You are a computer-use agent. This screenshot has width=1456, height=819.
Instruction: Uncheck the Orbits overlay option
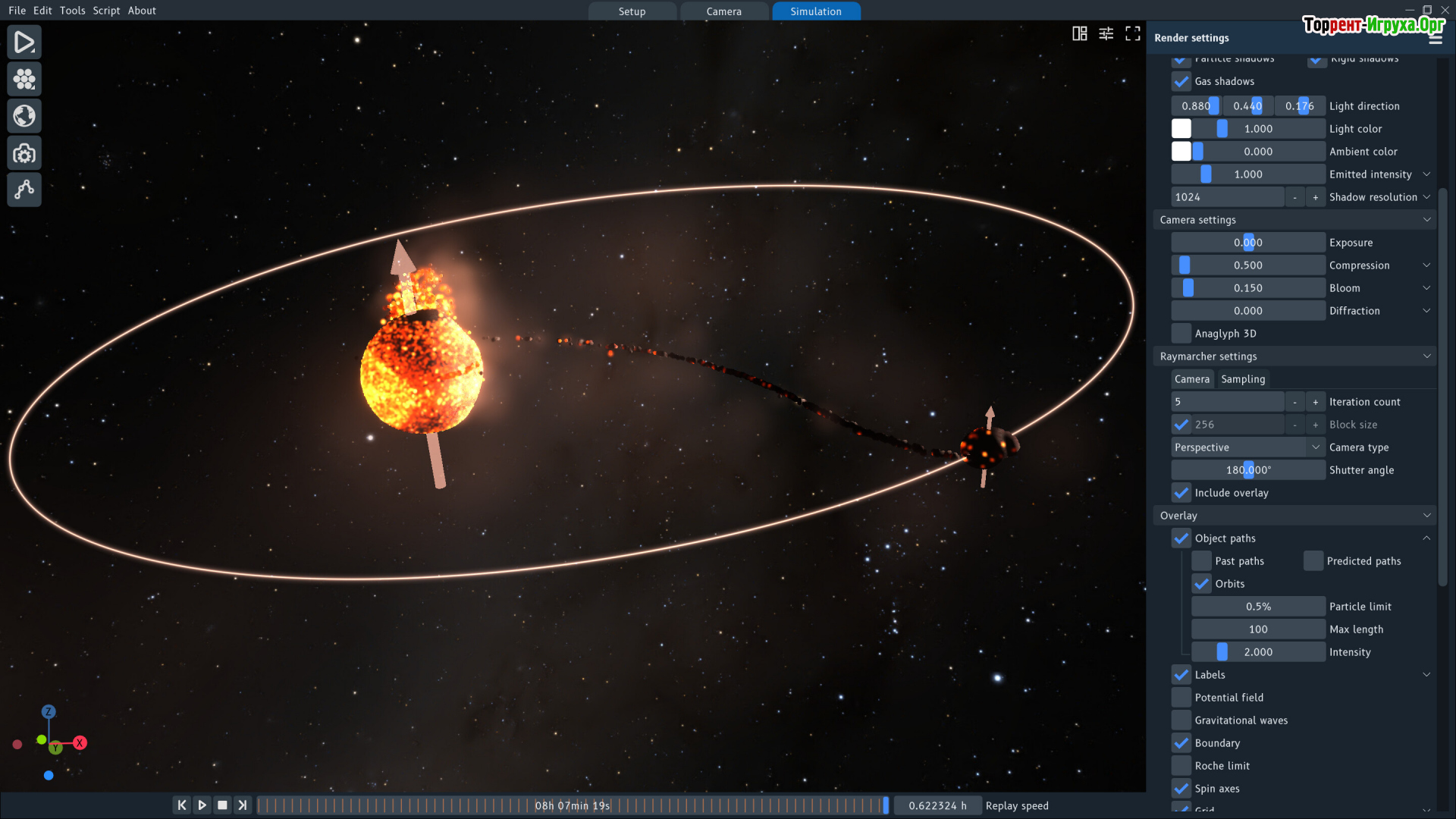1201,584
